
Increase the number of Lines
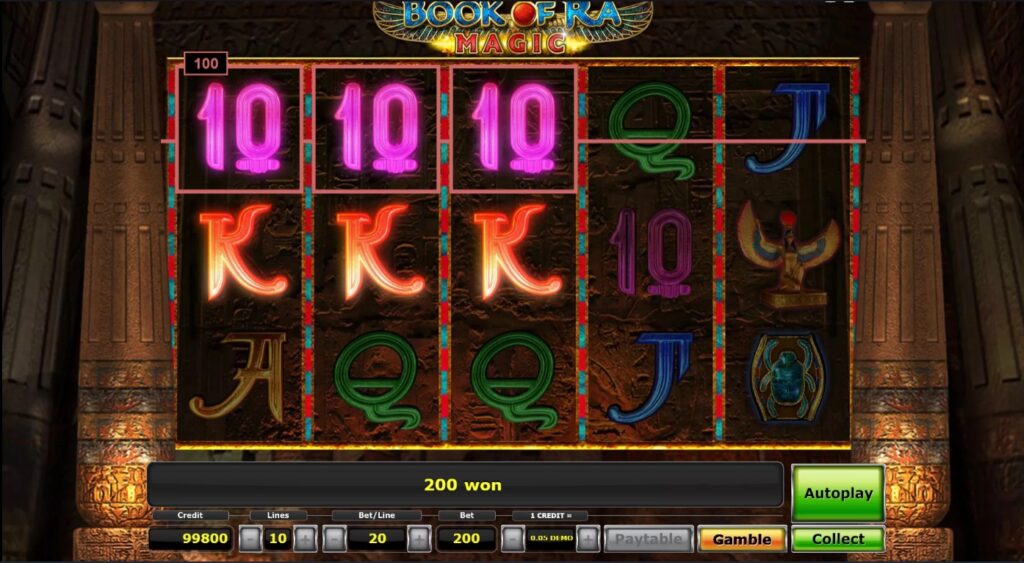tap(305, 539)
